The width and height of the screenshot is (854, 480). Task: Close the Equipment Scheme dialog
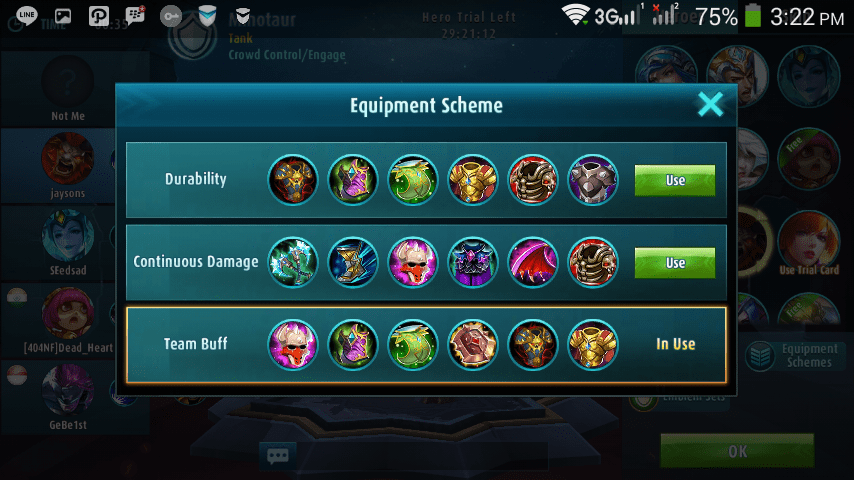(710, 104)
